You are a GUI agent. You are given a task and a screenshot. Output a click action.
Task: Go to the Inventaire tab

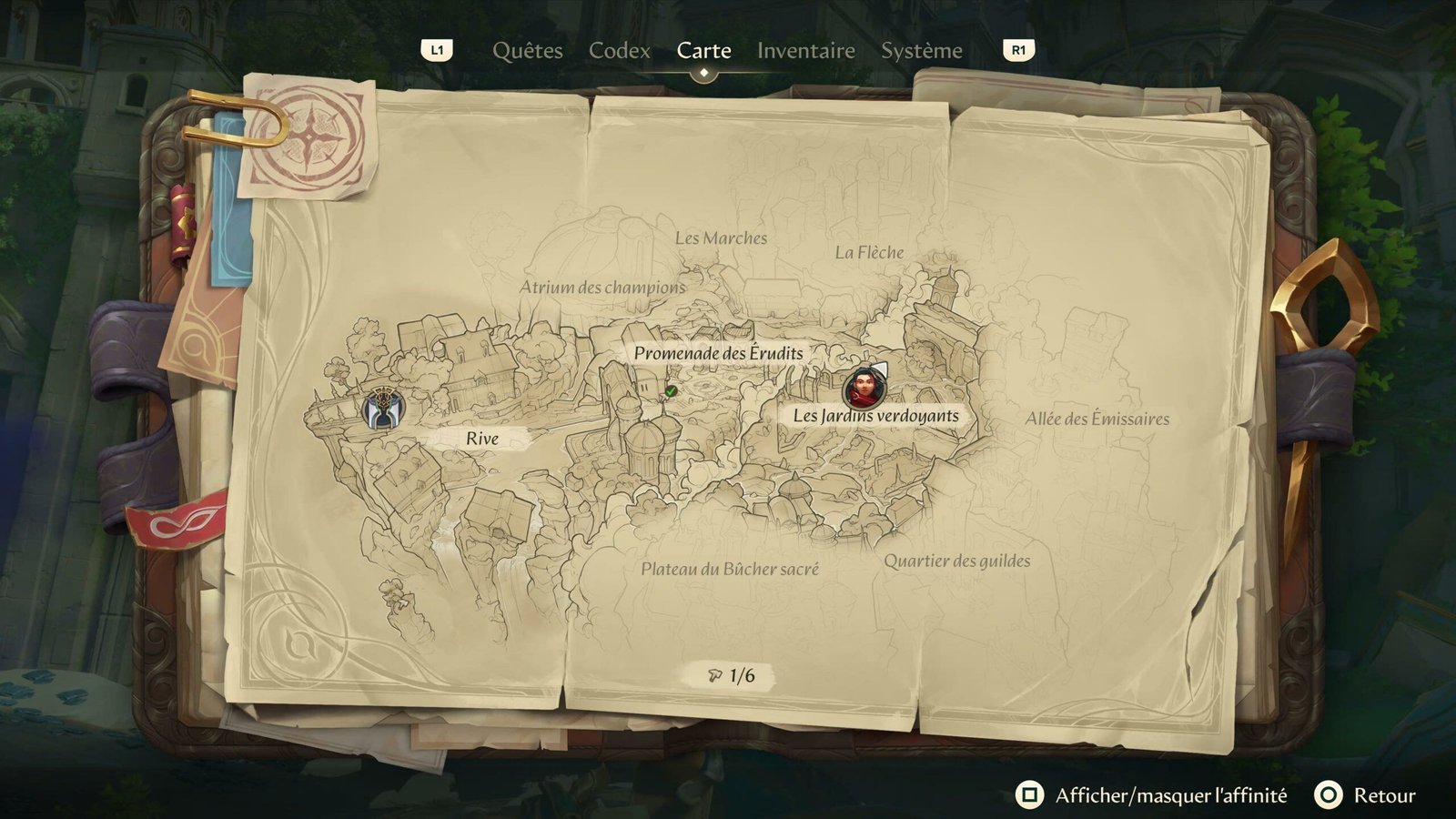[x=805, y=51]
